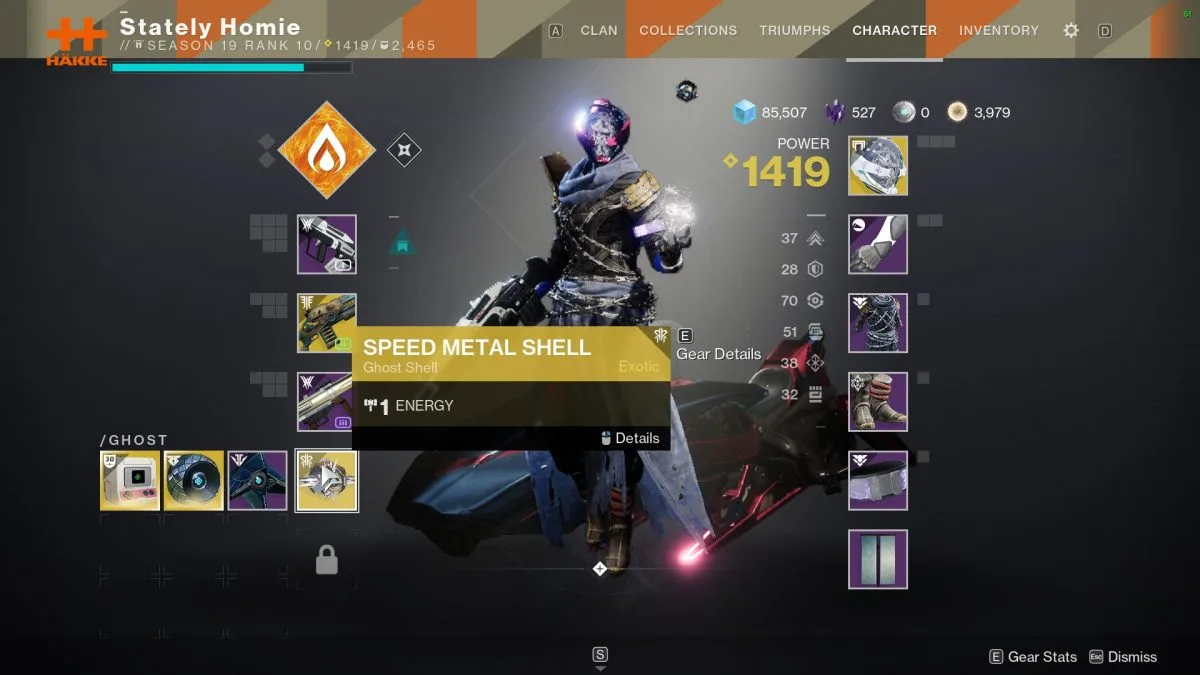Select the class item bond slot

pyautogui.click(x=878, y=481)
